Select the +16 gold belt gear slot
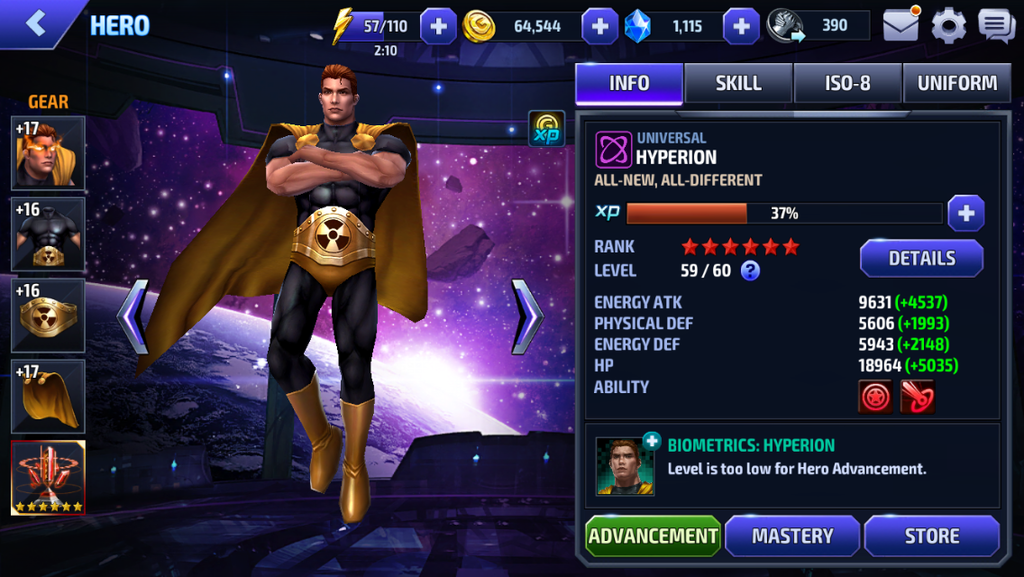The width and height of the screenshot is (1024, 577). point(48,315)
